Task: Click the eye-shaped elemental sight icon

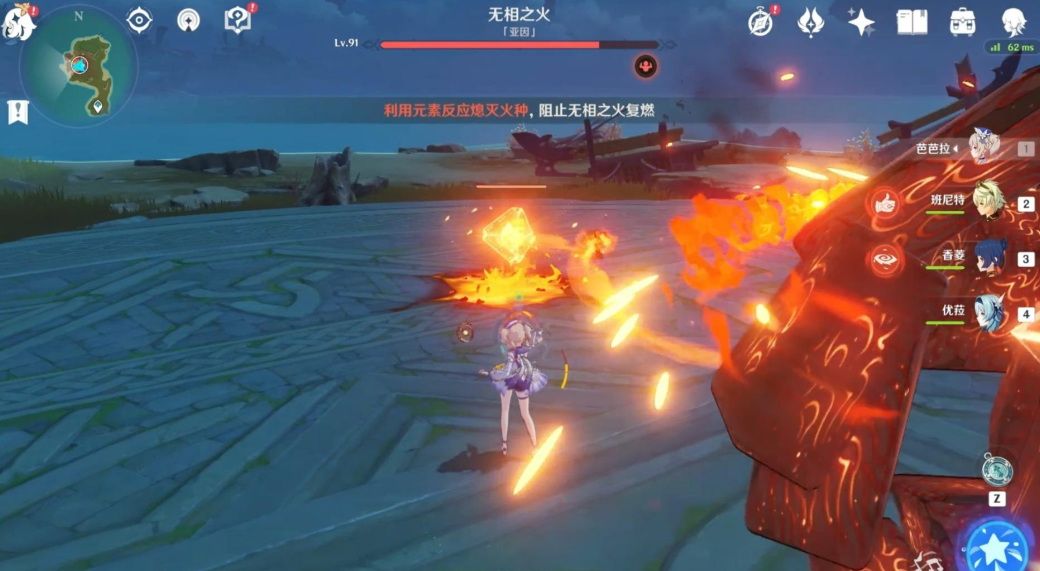Action: [x=139, y=20]
